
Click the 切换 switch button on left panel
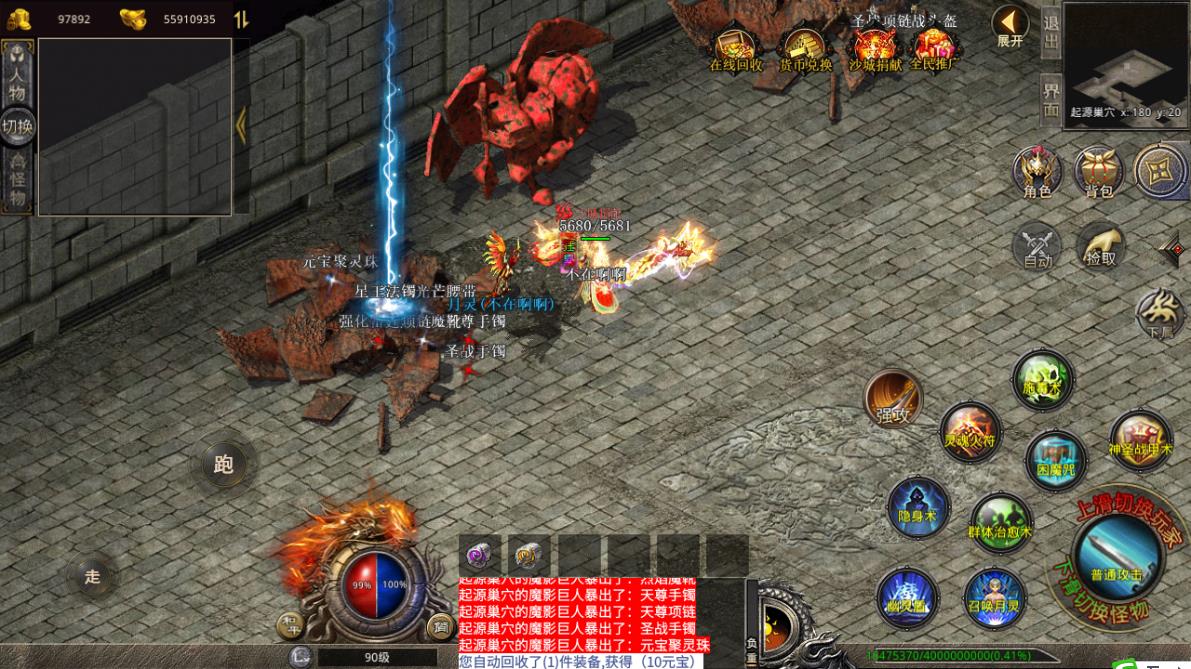pyautogui.click(x=17, y=126)
